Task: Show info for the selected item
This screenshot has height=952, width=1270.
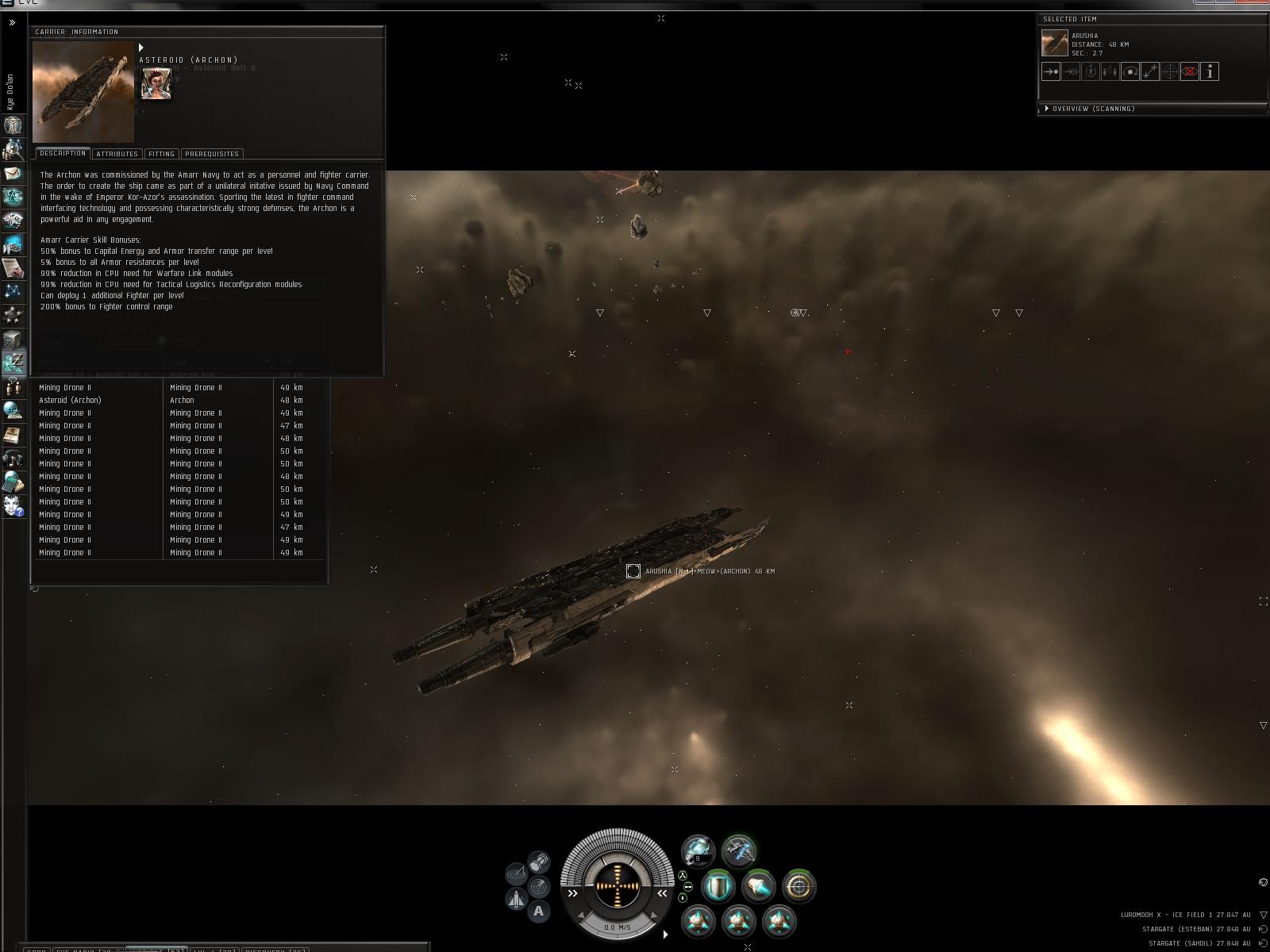Action: pyautogui.click(x=1210, y=72)
